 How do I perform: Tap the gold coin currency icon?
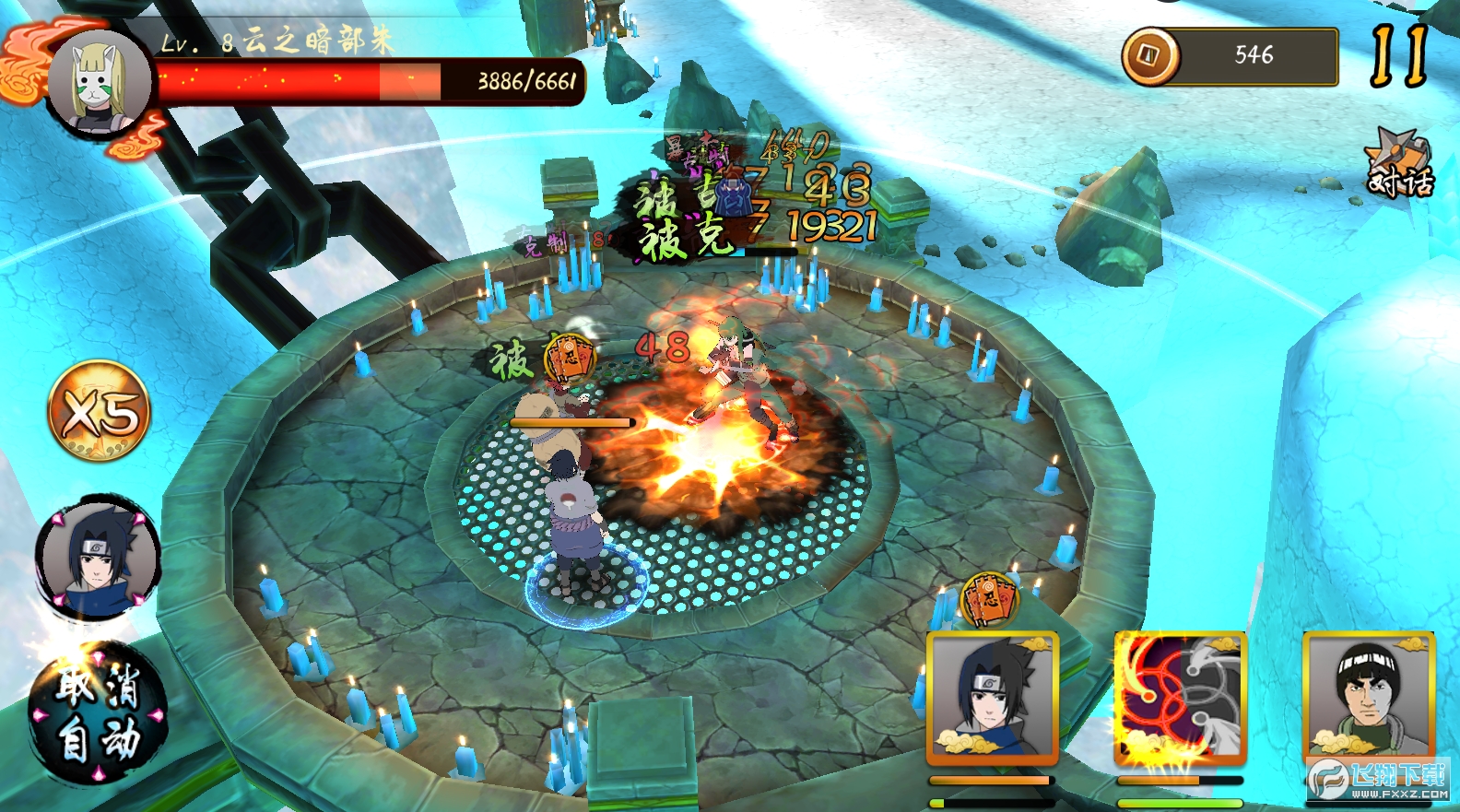point(1149,56)
